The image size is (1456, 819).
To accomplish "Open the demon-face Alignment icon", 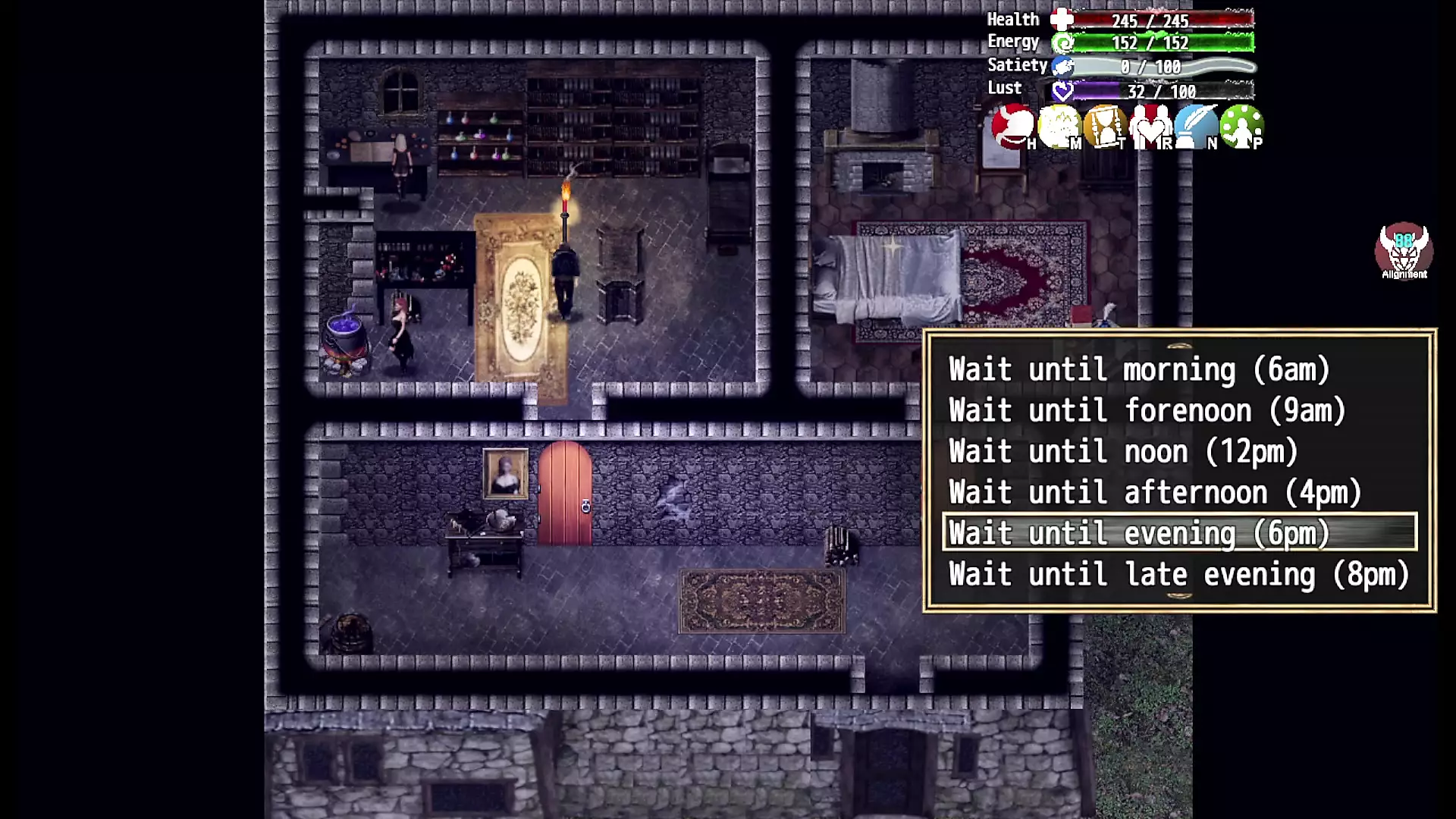I will coord(1404,251).
